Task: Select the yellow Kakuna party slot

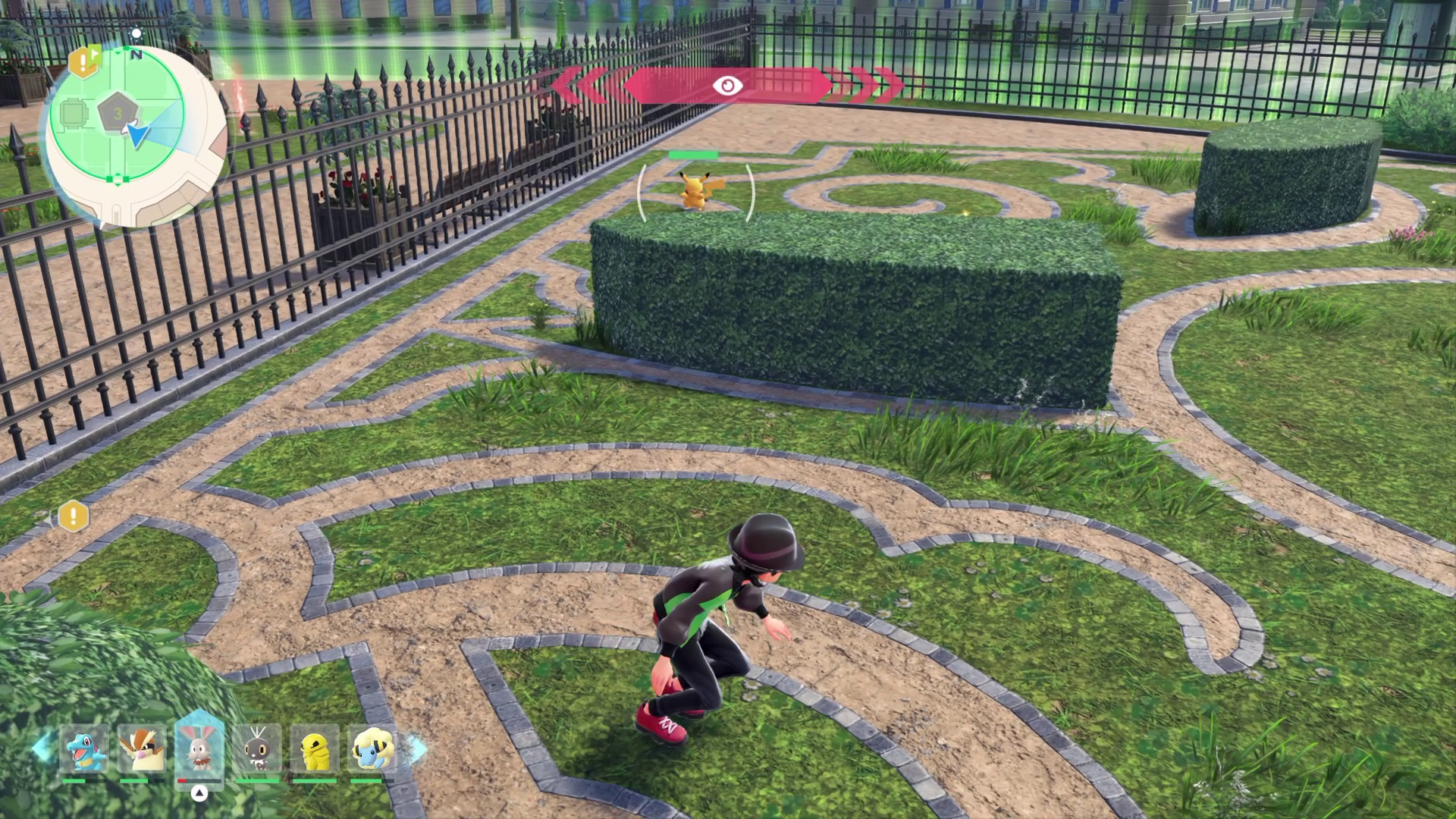Action: [x=315, y=749]
